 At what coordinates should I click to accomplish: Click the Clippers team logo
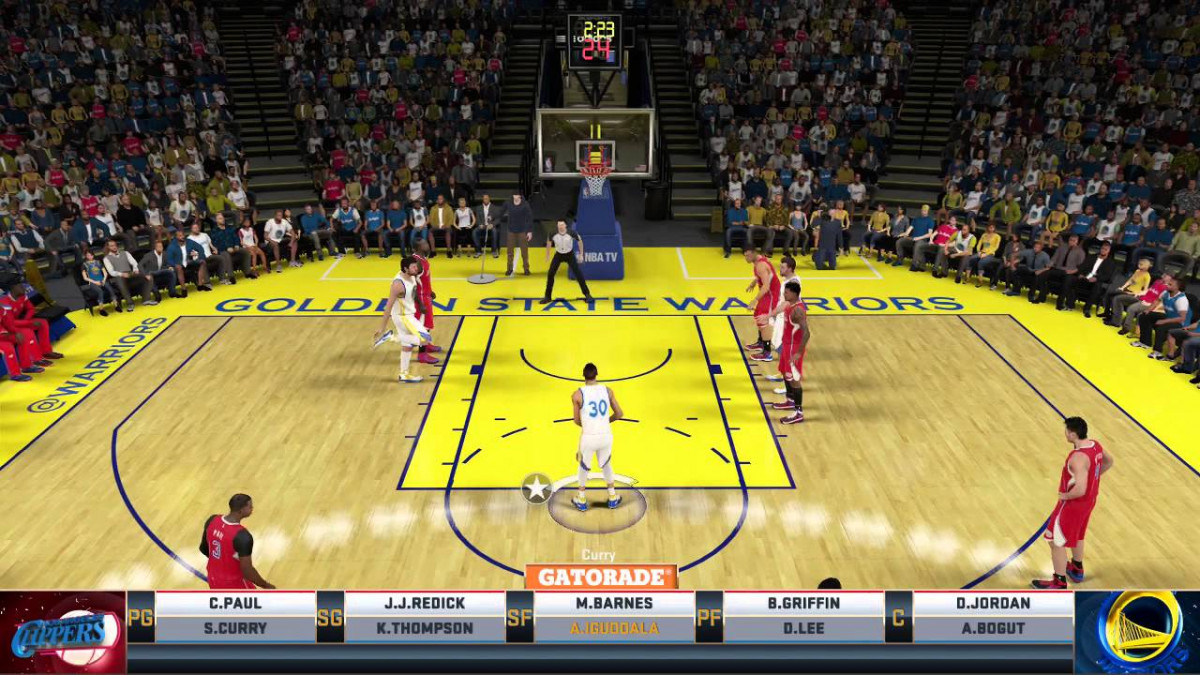click(62, 632)
